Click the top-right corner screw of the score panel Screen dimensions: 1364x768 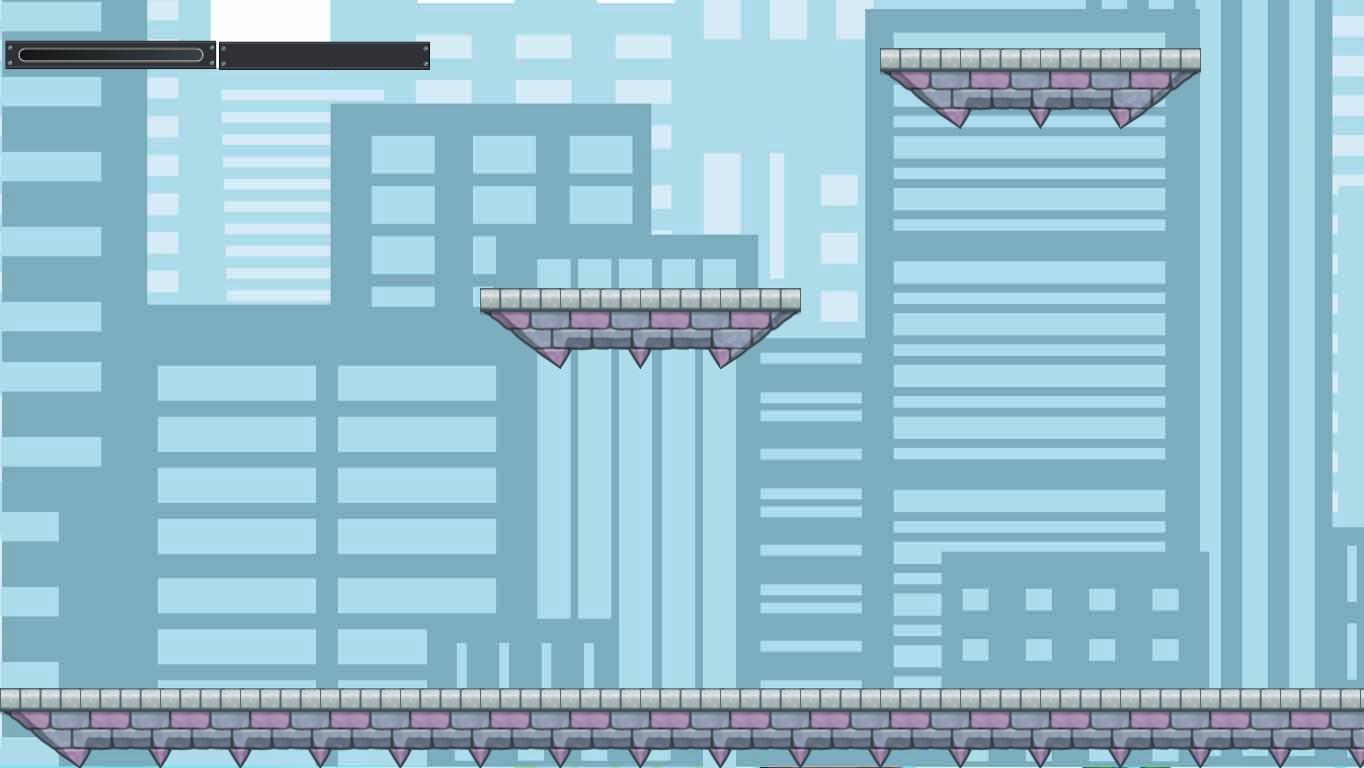424,48
